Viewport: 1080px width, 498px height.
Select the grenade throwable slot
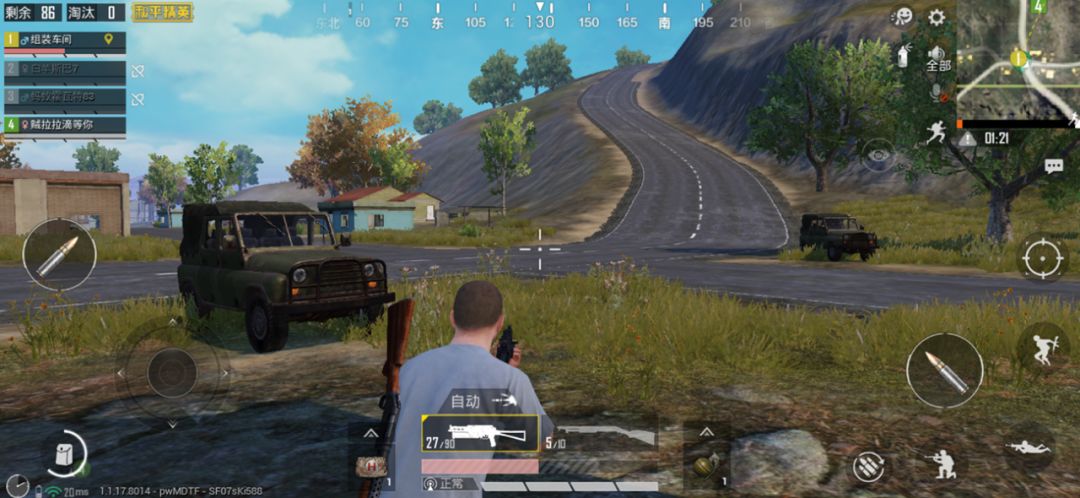click(706, 466)
